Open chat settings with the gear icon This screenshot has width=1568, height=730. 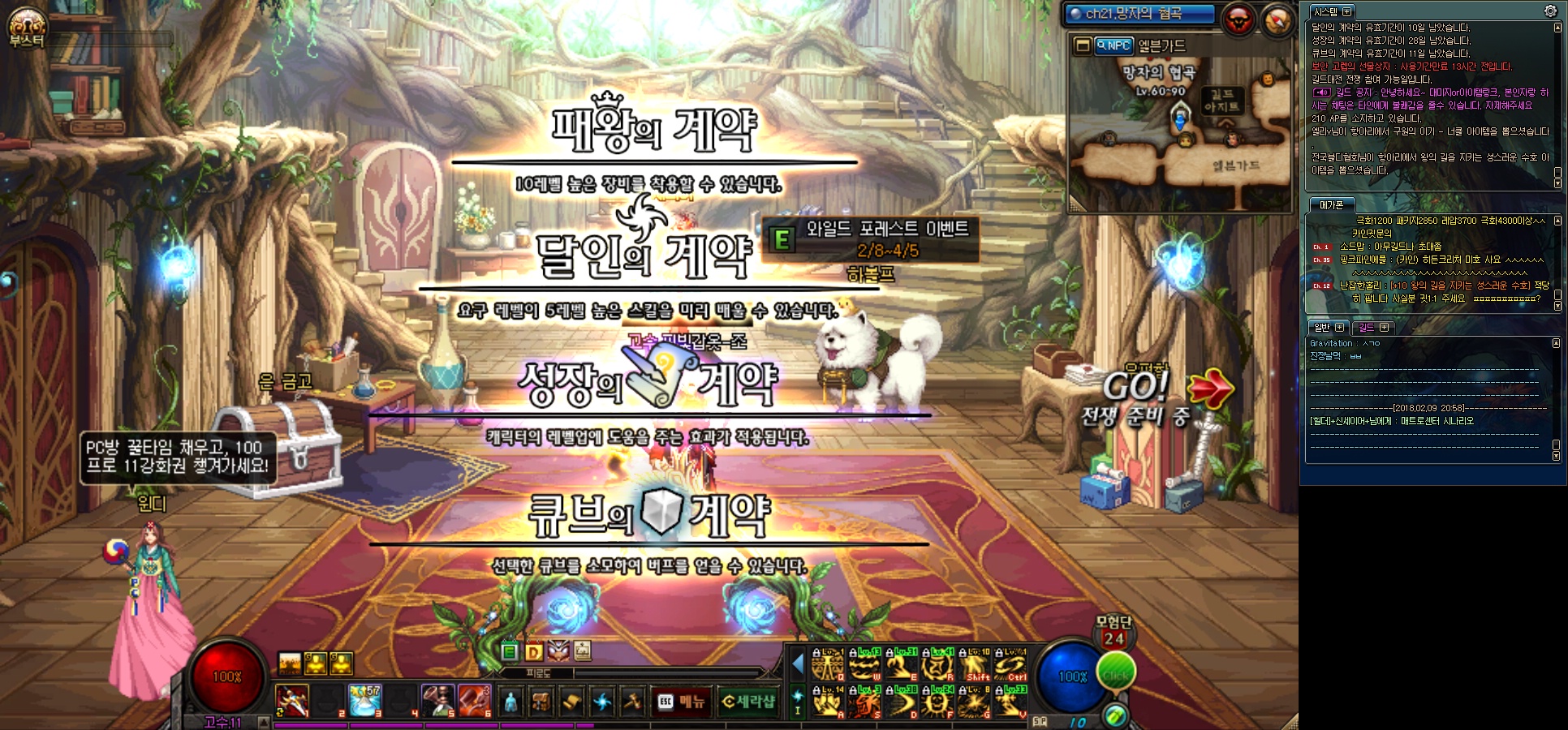pos(1550,11)
